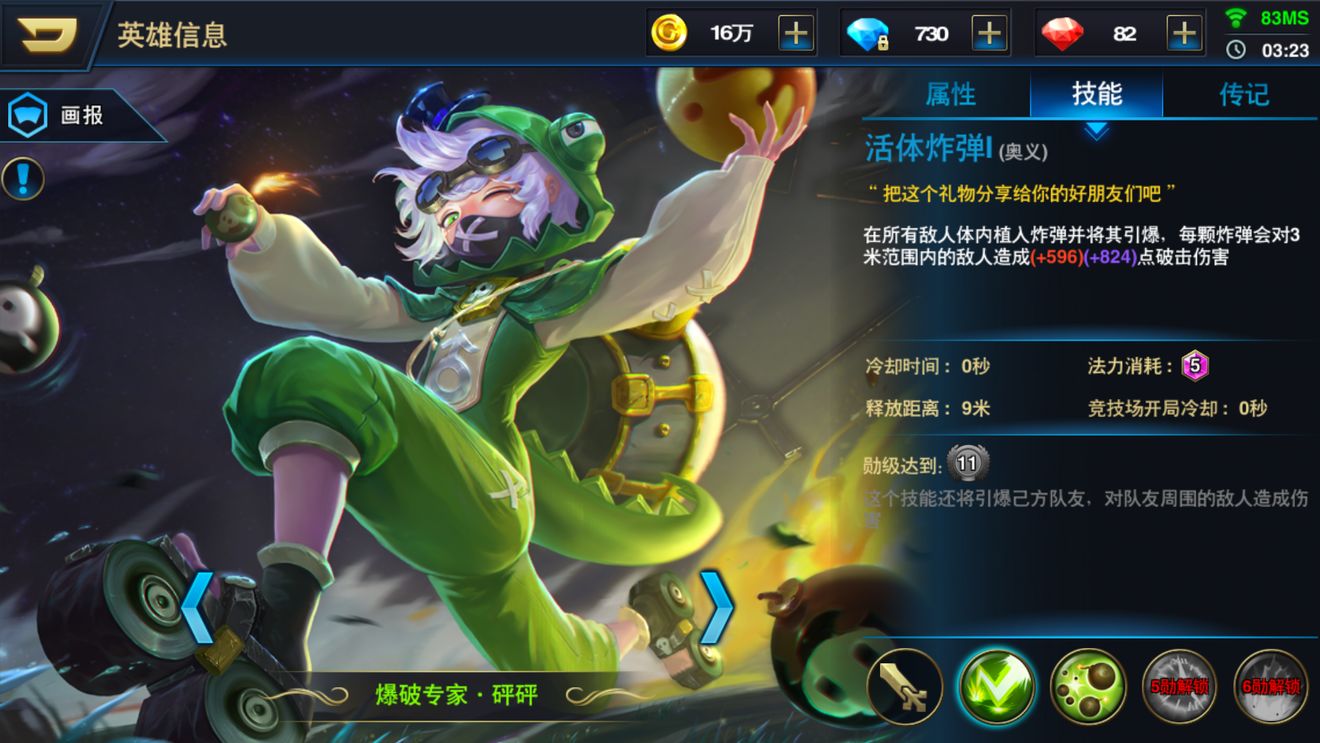Buy diamonds using the plus button beside 730
1320x743 pixels.
click(990, 32)
